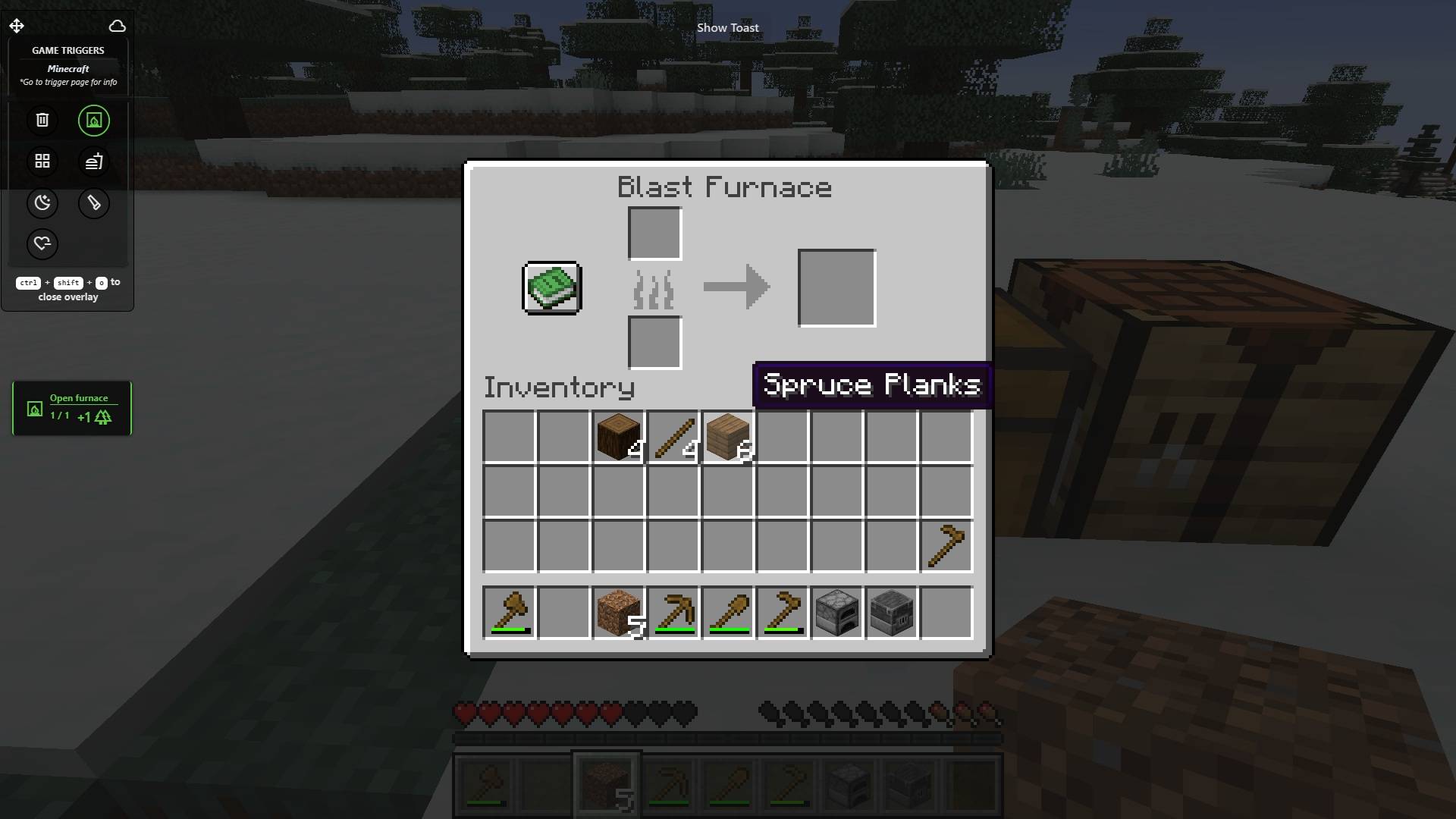Viewport: 1456px width, 819px height.
Task: Select the dirt block stack in the hotbar
Action: click(618, 613)
